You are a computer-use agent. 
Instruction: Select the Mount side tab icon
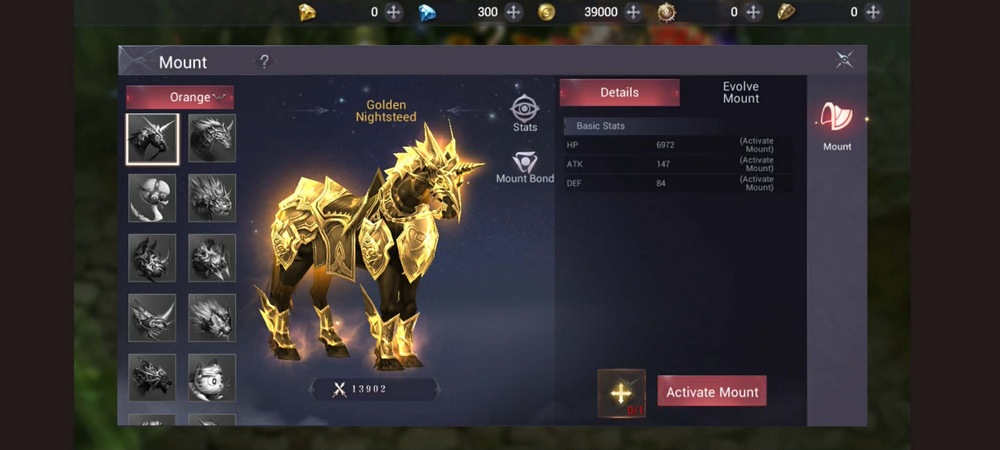[837, 125]
